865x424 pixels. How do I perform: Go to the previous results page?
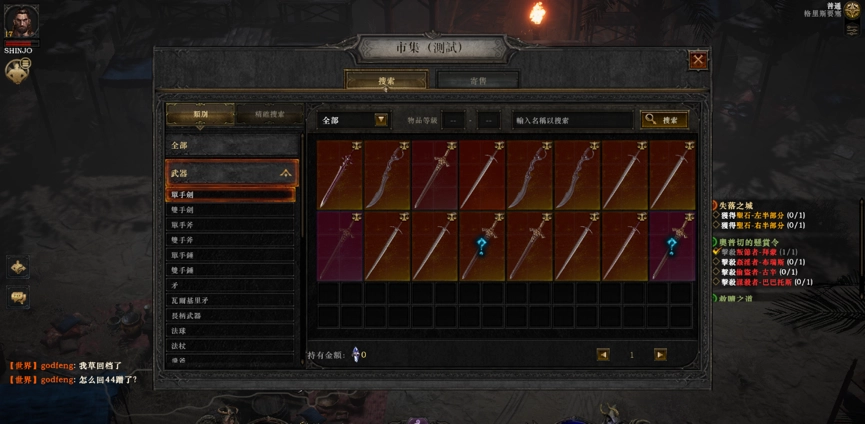tap(603, 355)
